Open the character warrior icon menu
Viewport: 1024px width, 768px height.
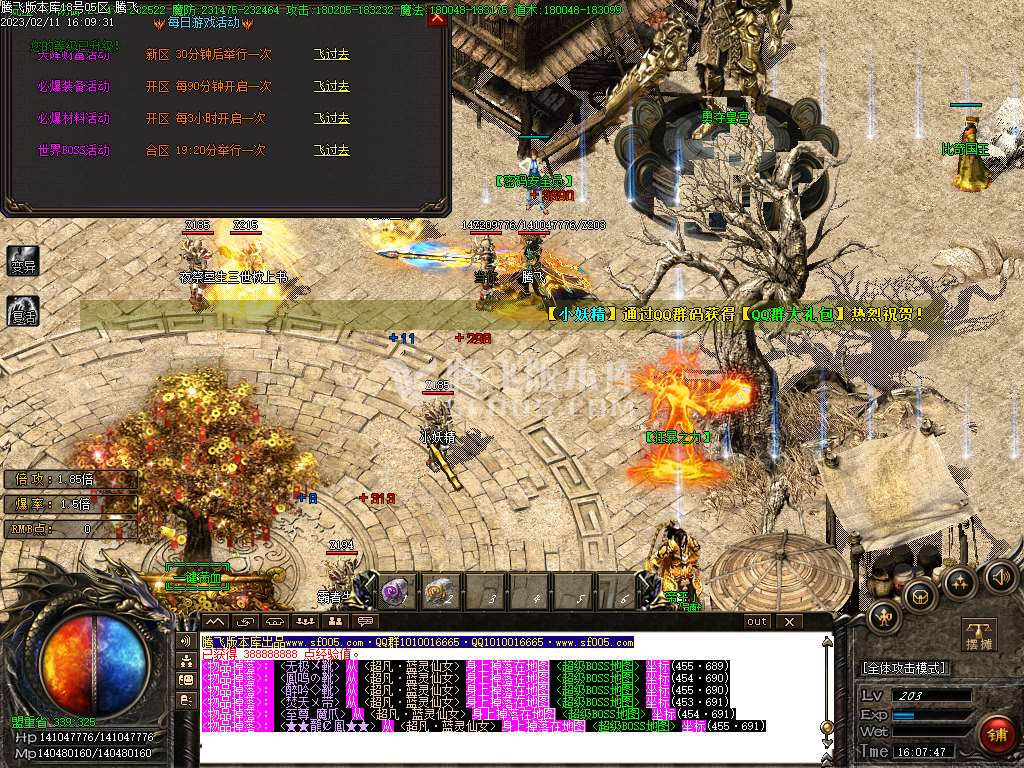click(x=884, y=617)
